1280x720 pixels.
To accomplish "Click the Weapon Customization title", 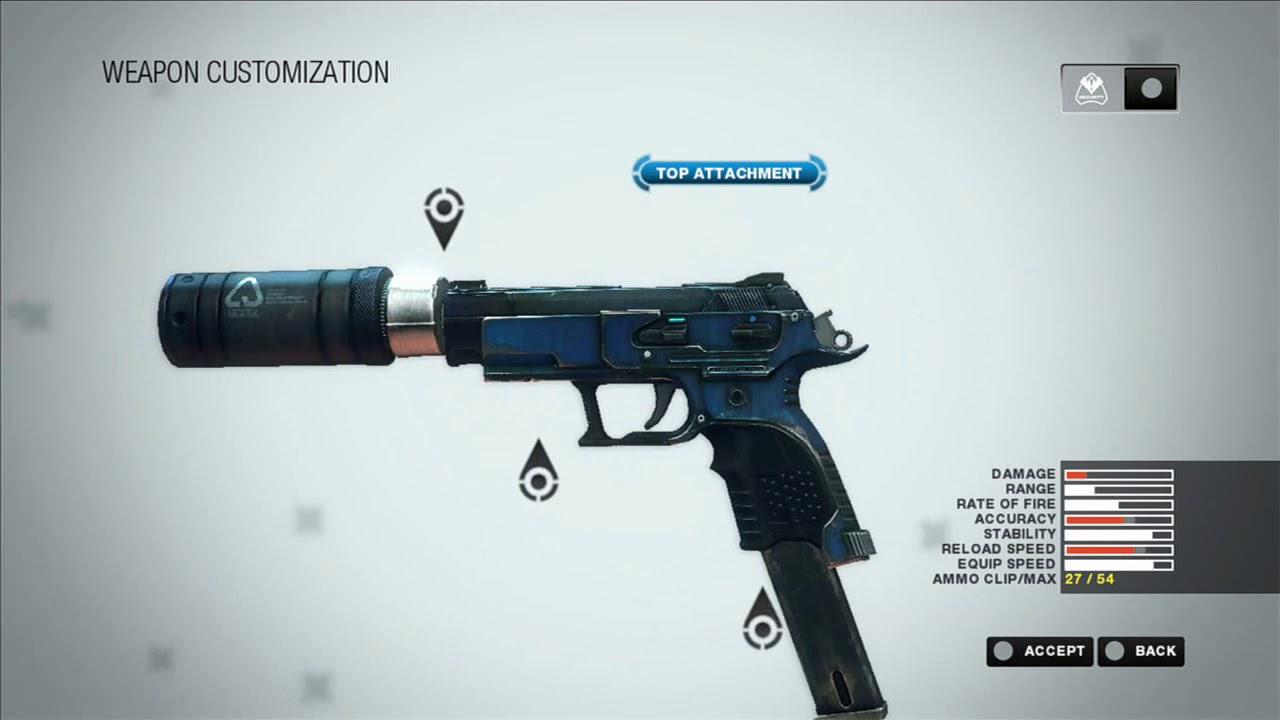I will point(244,72).
